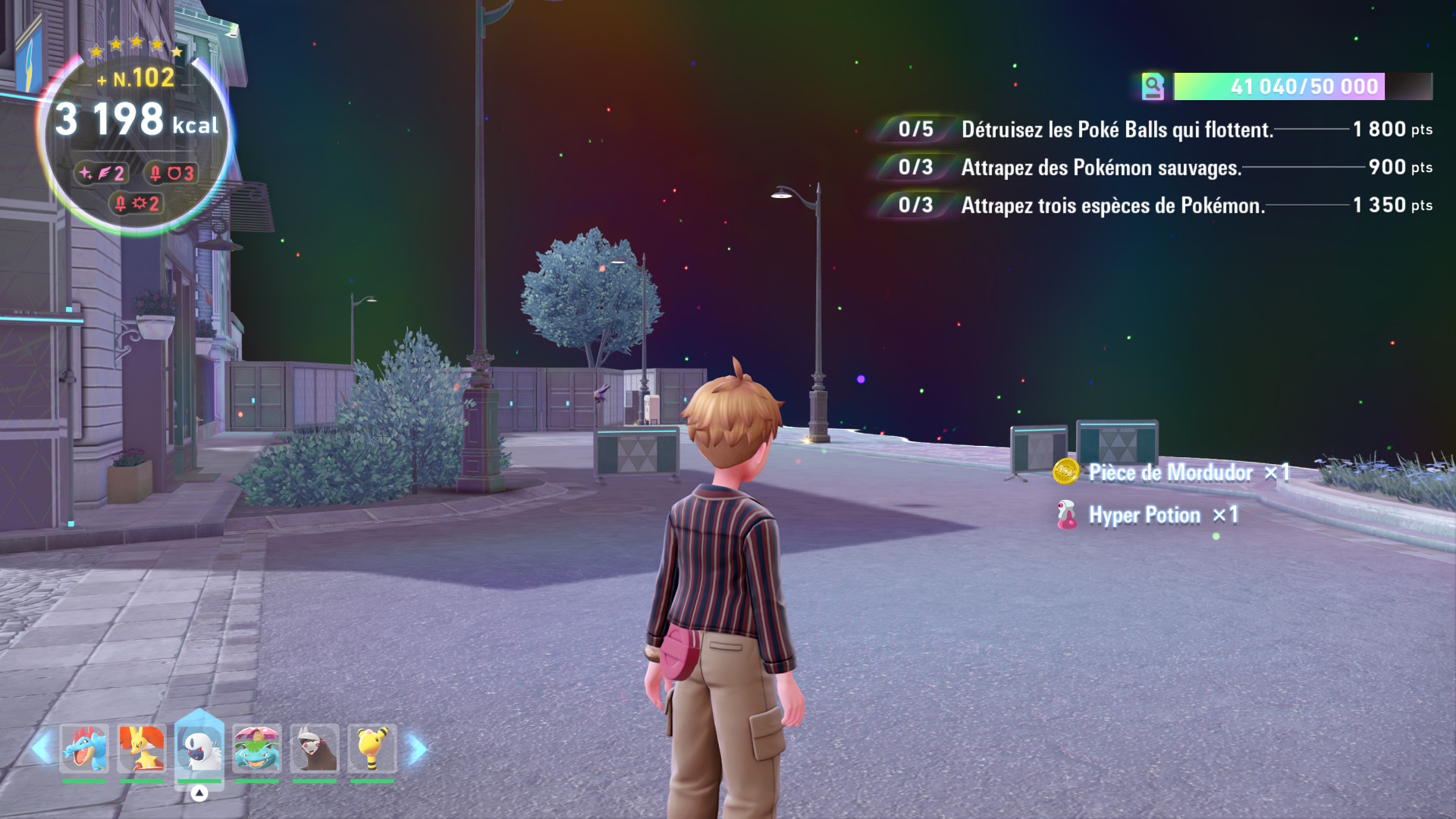
Task: Click the pink wing bonus badge
Action: [102, 174]
